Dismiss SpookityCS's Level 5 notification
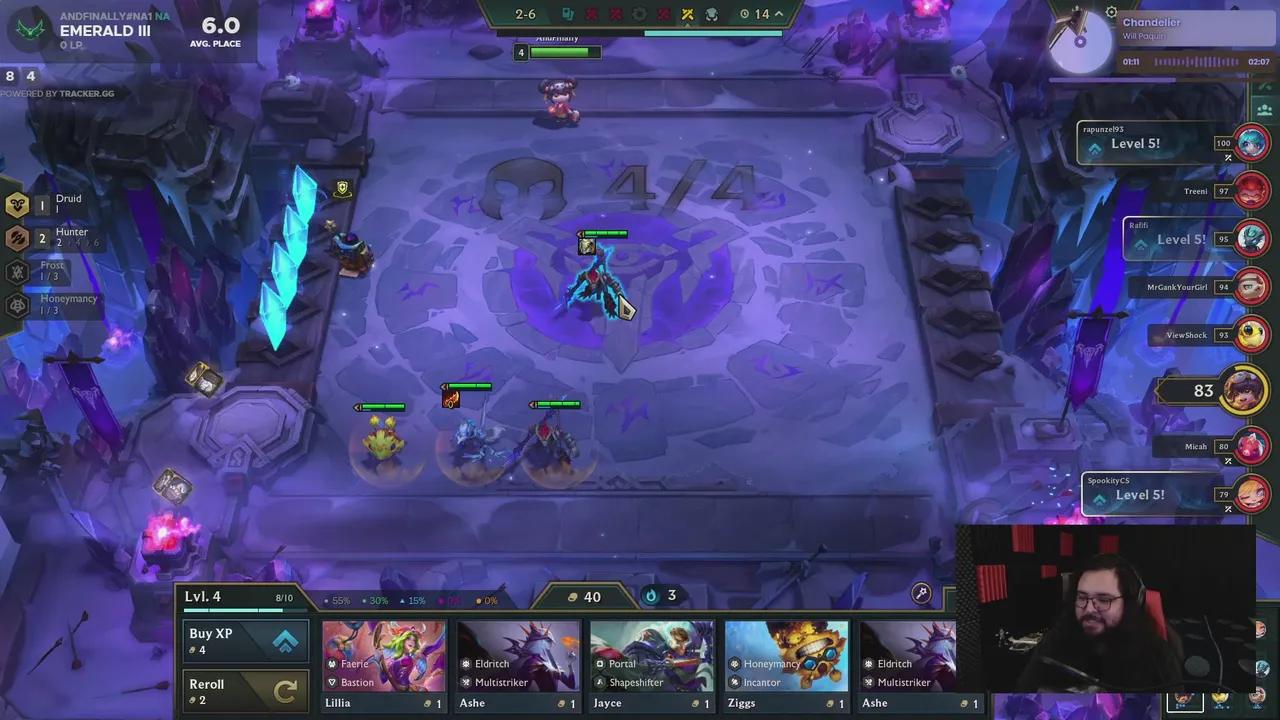 point(1228,507)
